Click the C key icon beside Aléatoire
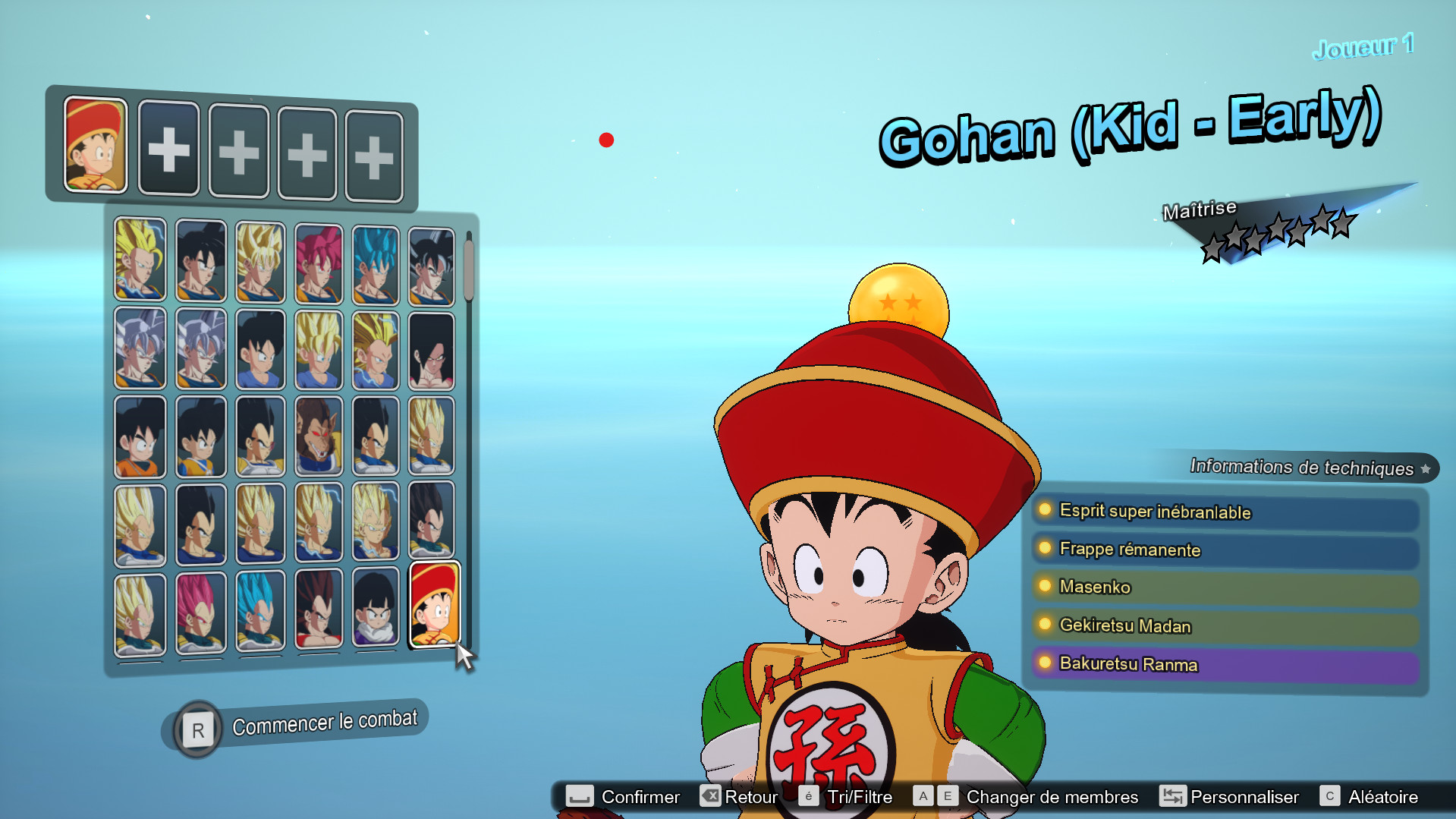The image size is (1456, 819). click(1329, 796)
